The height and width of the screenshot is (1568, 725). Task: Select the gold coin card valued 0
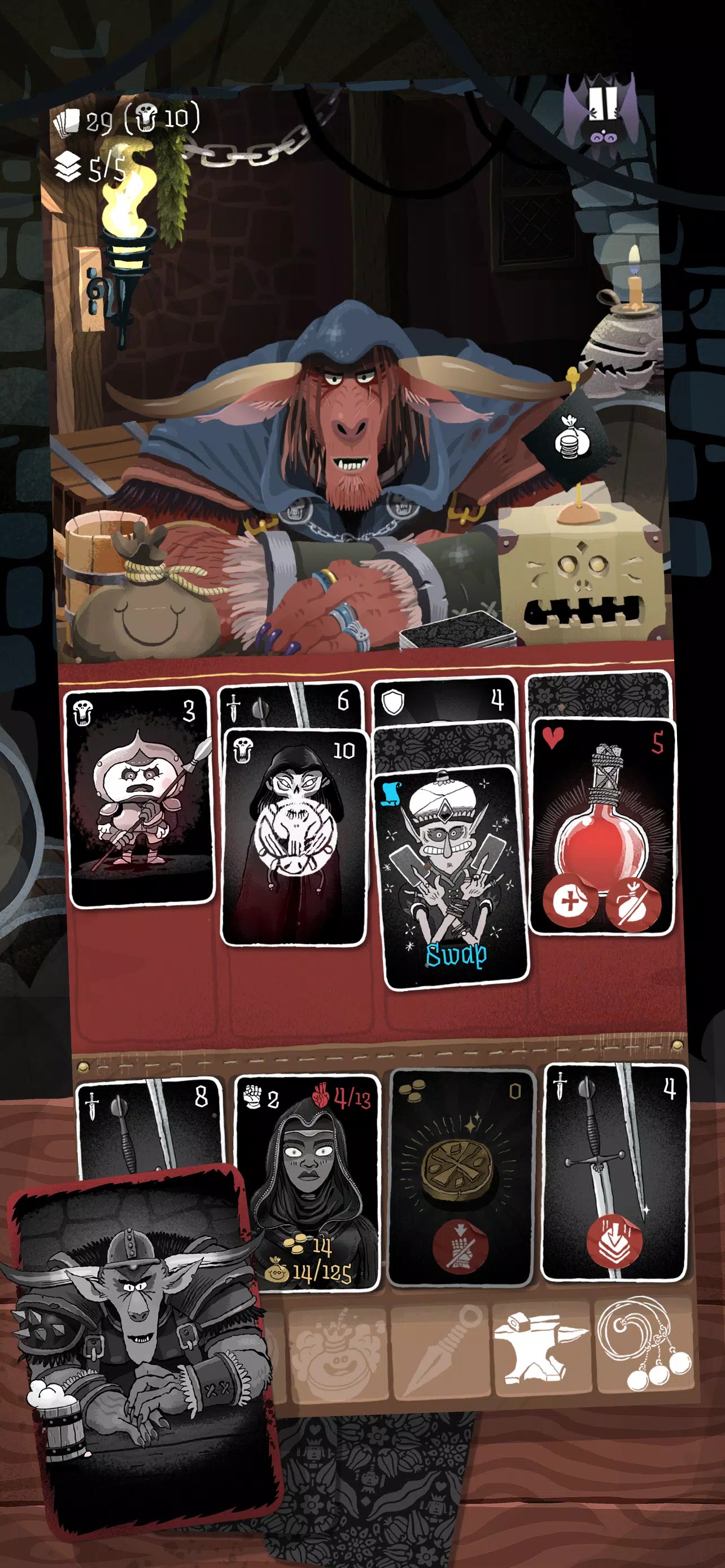click(x=461, y=1180)
